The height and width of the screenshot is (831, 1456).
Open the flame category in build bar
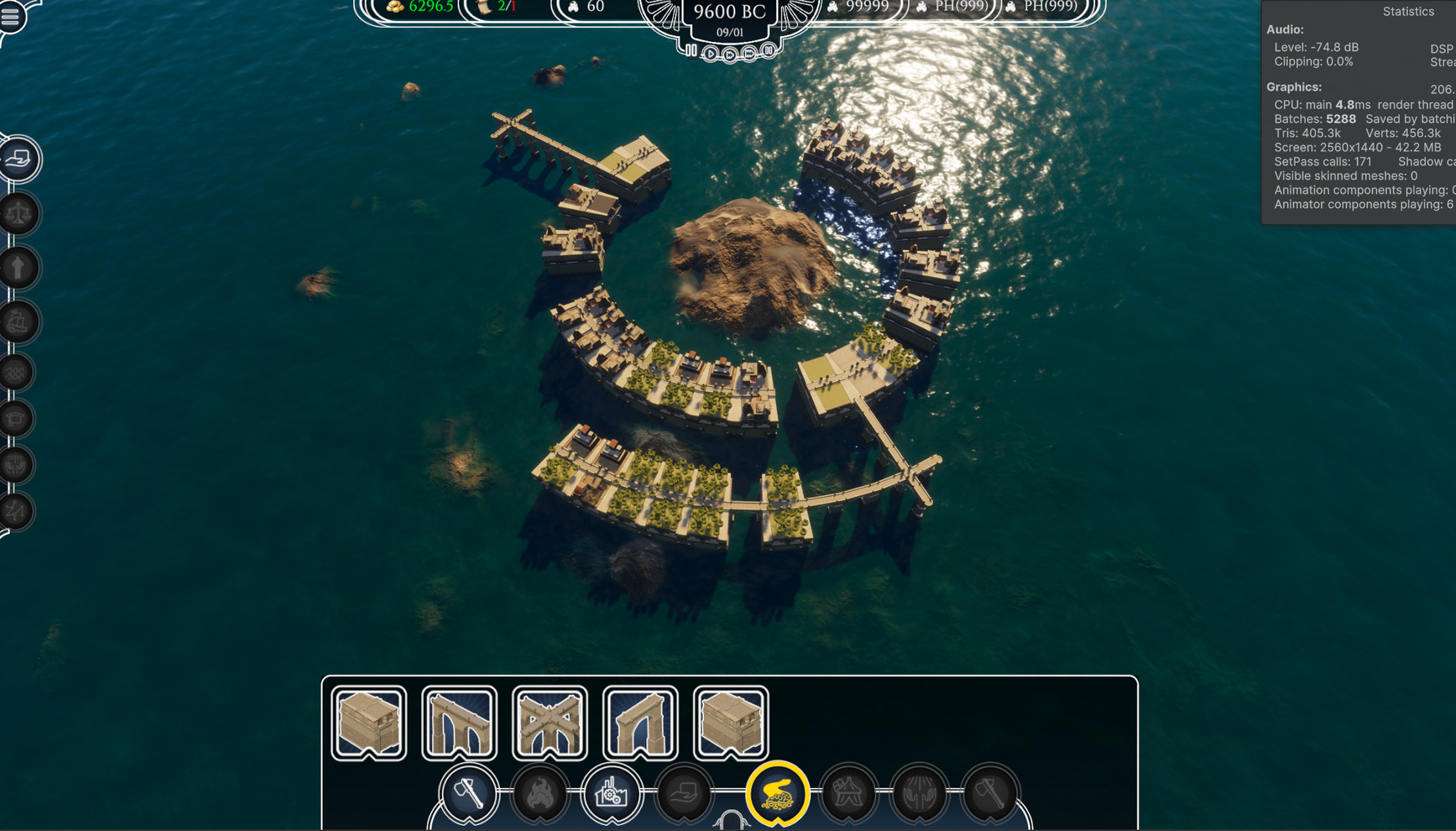540,794
